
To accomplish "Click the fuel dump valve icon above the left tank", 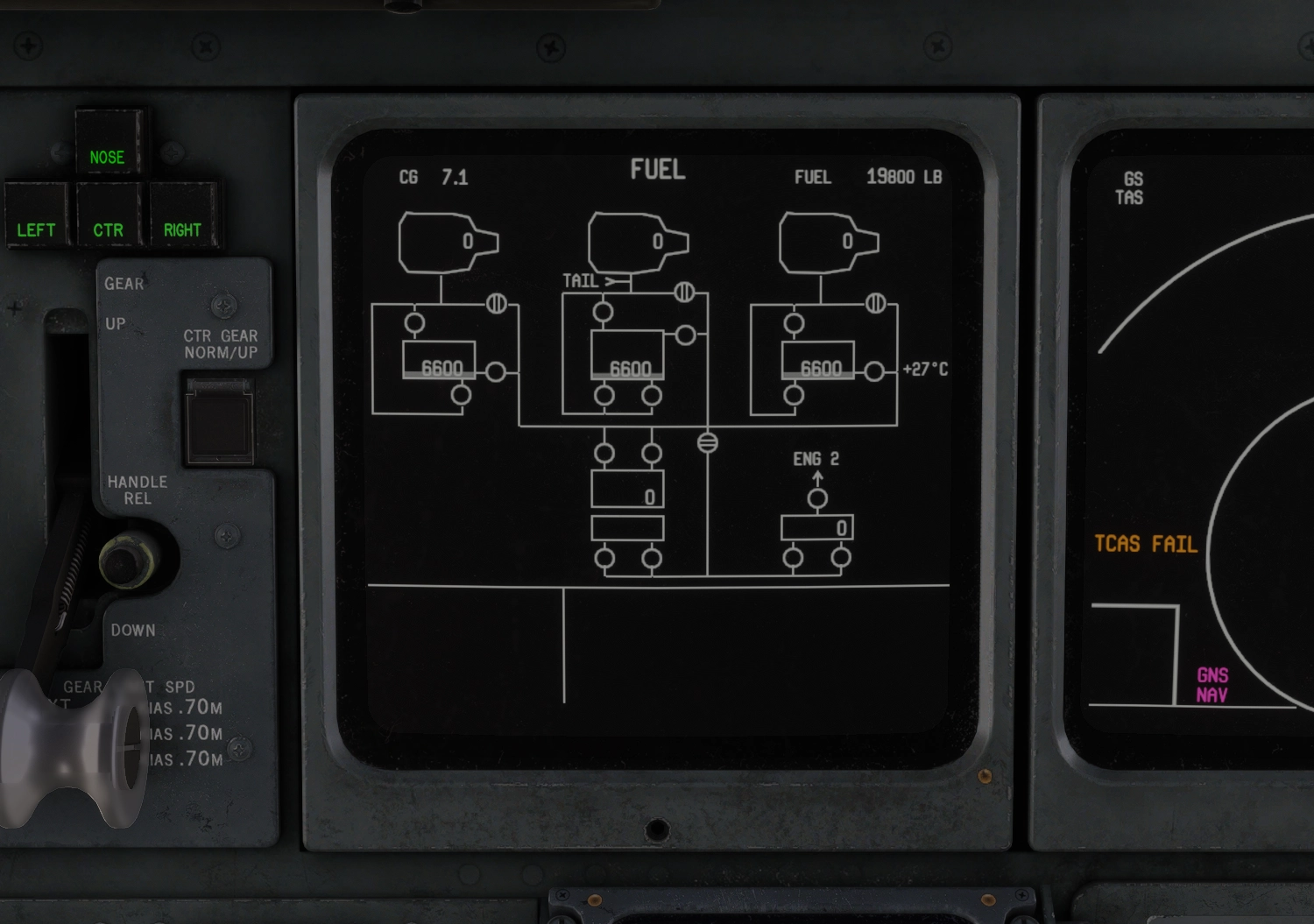I will (497, 304).
